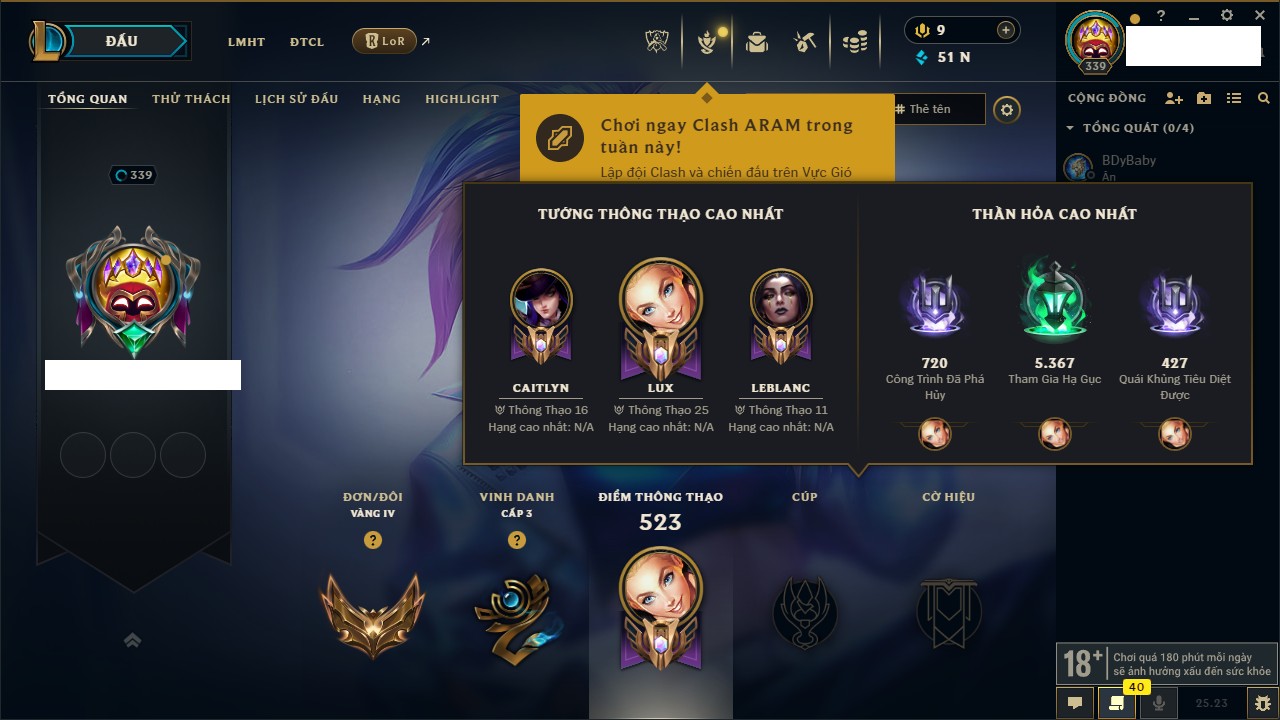This screenshot has width=1280, height=720.
Task: Collapse the TỔNG QUÁT friends group
Action: [x=1070, y=128]
